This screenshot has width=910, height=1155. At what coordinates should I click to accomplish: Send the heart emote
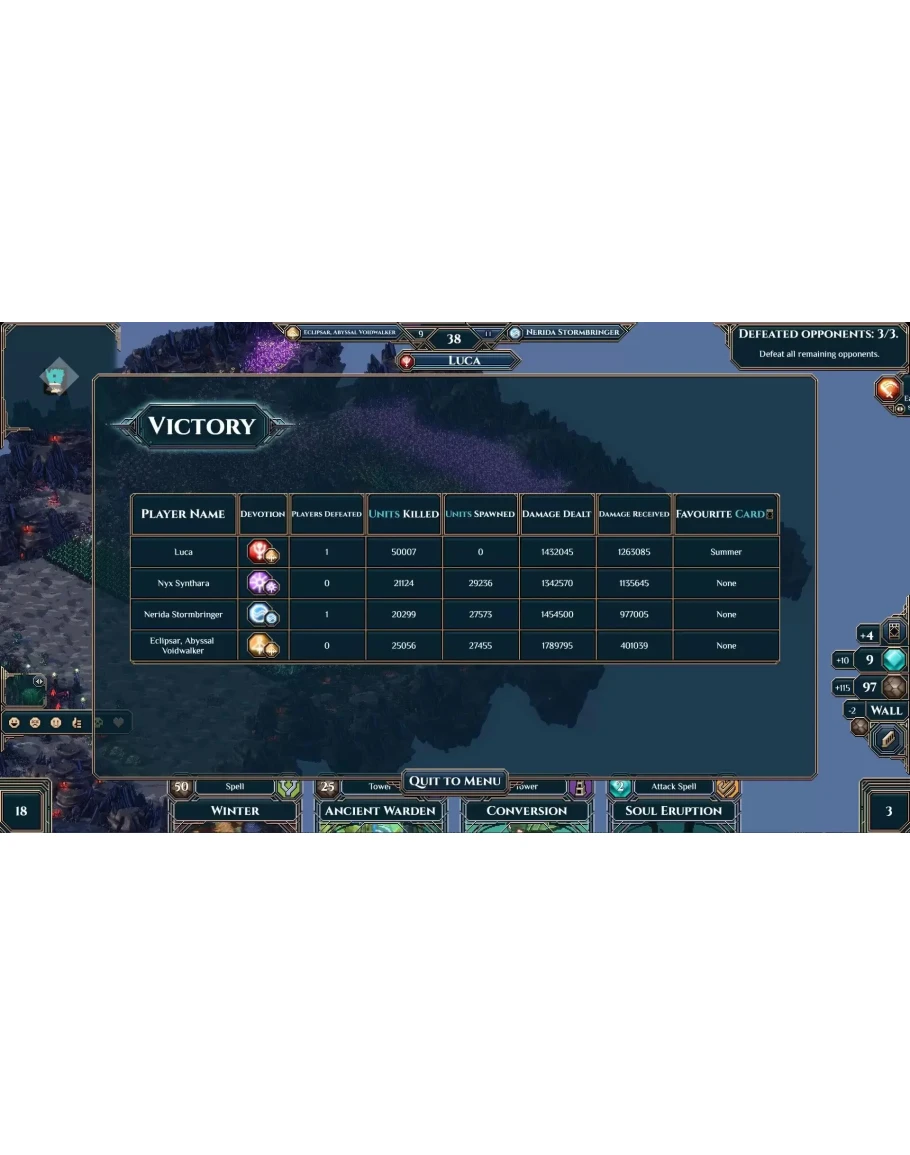coord(118,722)
